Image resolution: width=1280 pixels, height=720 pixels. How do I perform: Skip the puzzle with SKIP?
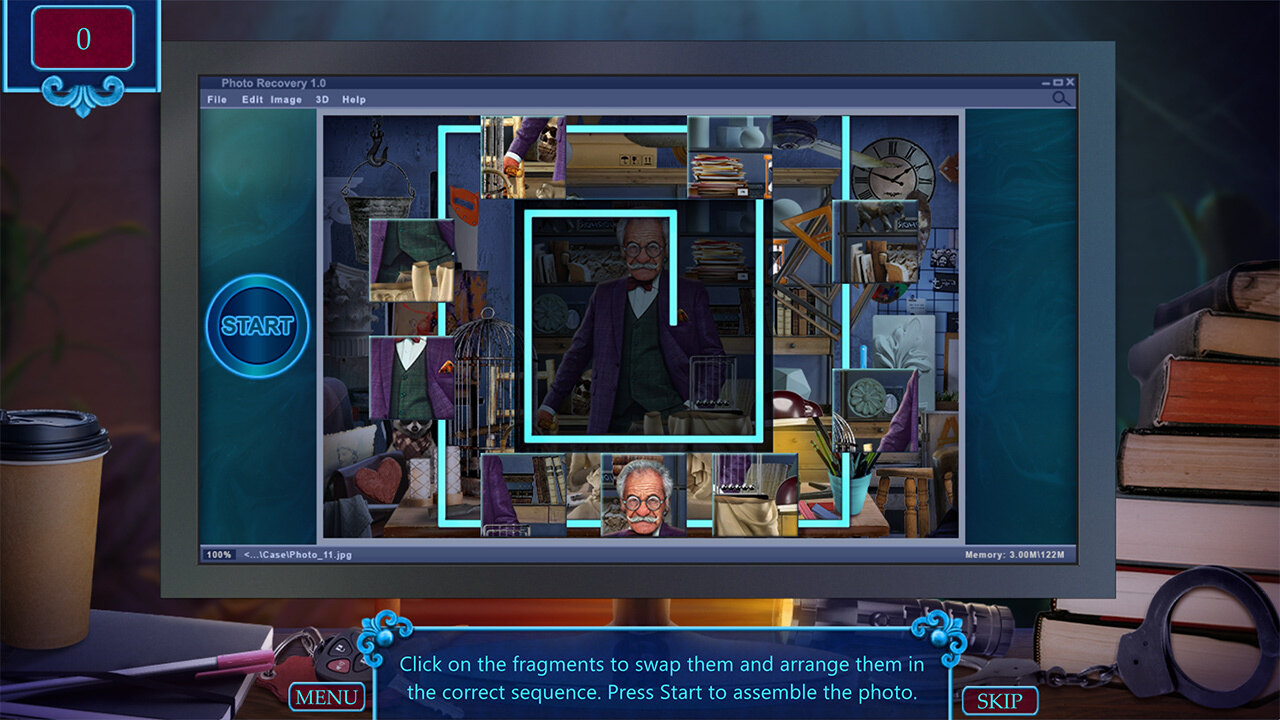(999, 701)
